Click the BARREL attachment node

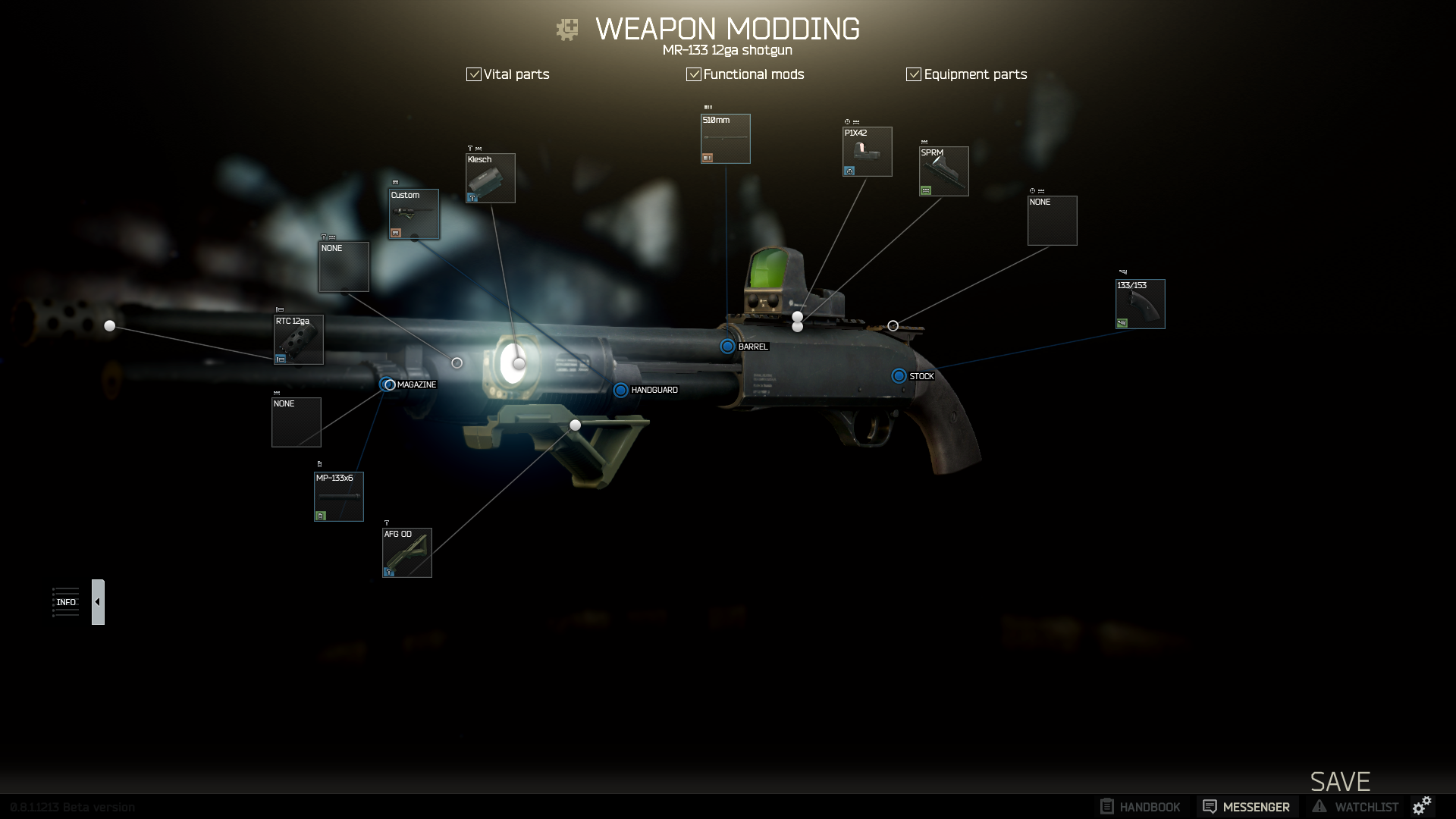(727, 347)
